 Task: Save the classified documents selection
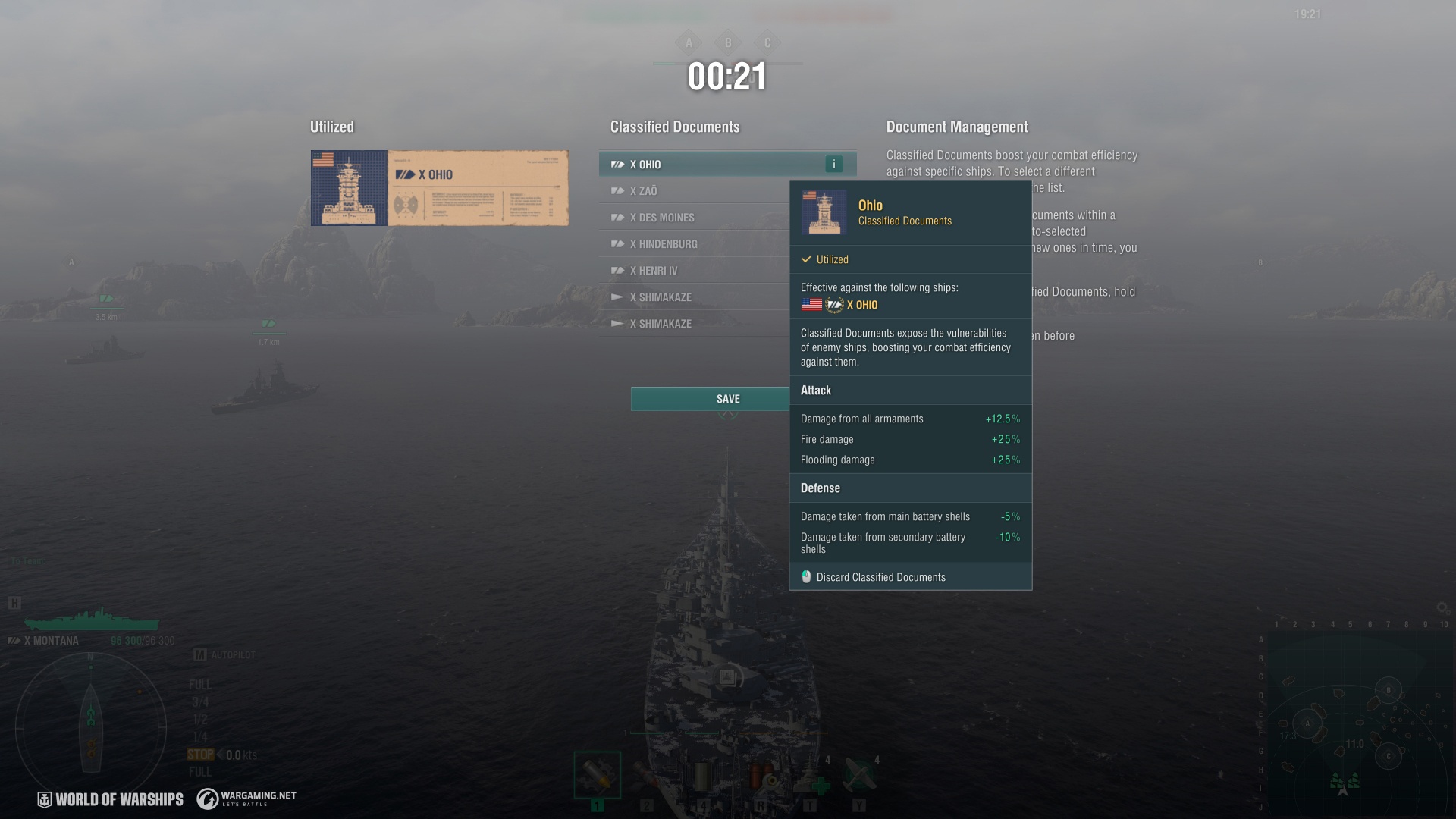[709, 399]
